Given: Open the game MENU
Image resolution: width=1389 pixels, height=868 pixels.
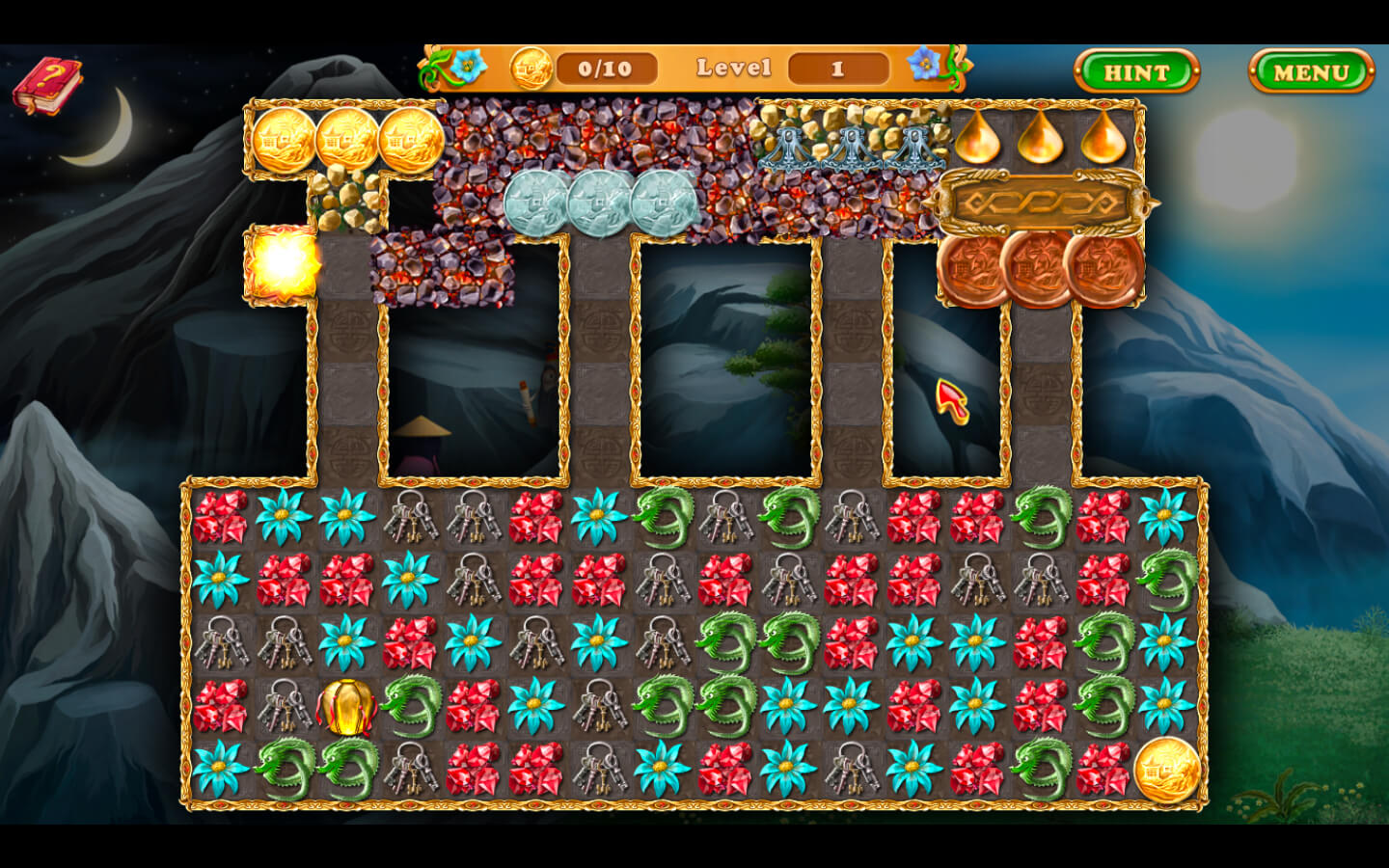Looking at the screenshot, I should pyautogui.click(x=1311, y=72).
